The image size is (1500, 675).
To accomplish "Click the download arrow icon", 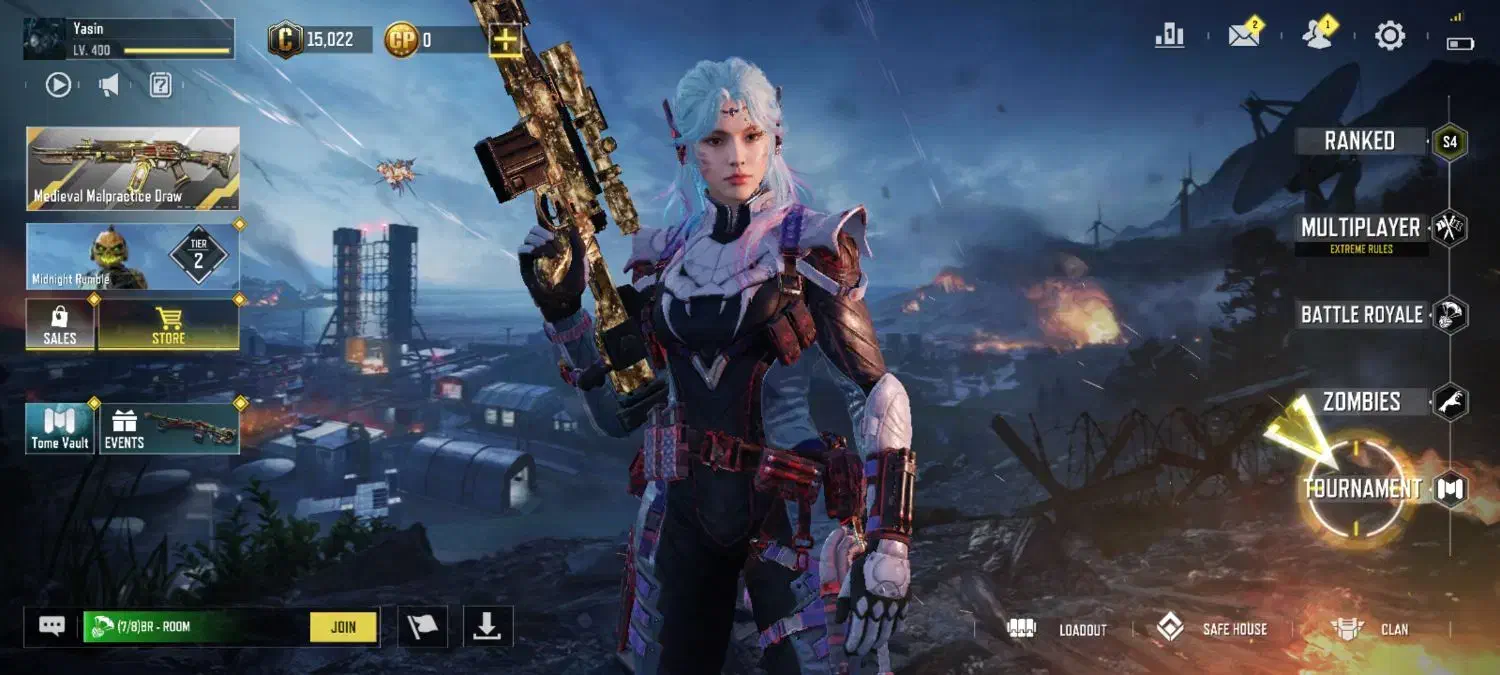I will pos(487,626).
